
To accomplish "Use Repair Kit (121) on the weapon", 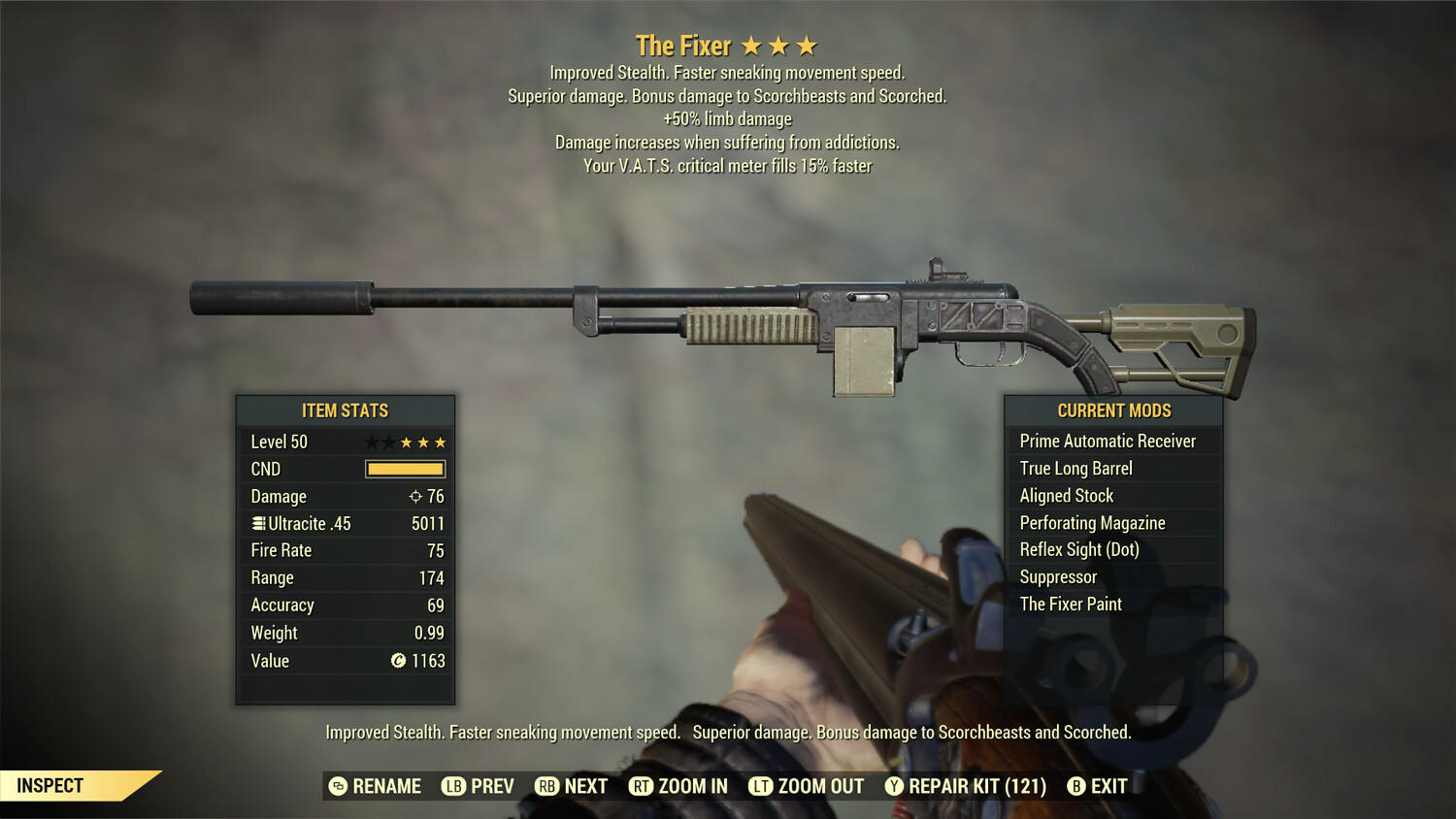I will [x=966, y=786].
